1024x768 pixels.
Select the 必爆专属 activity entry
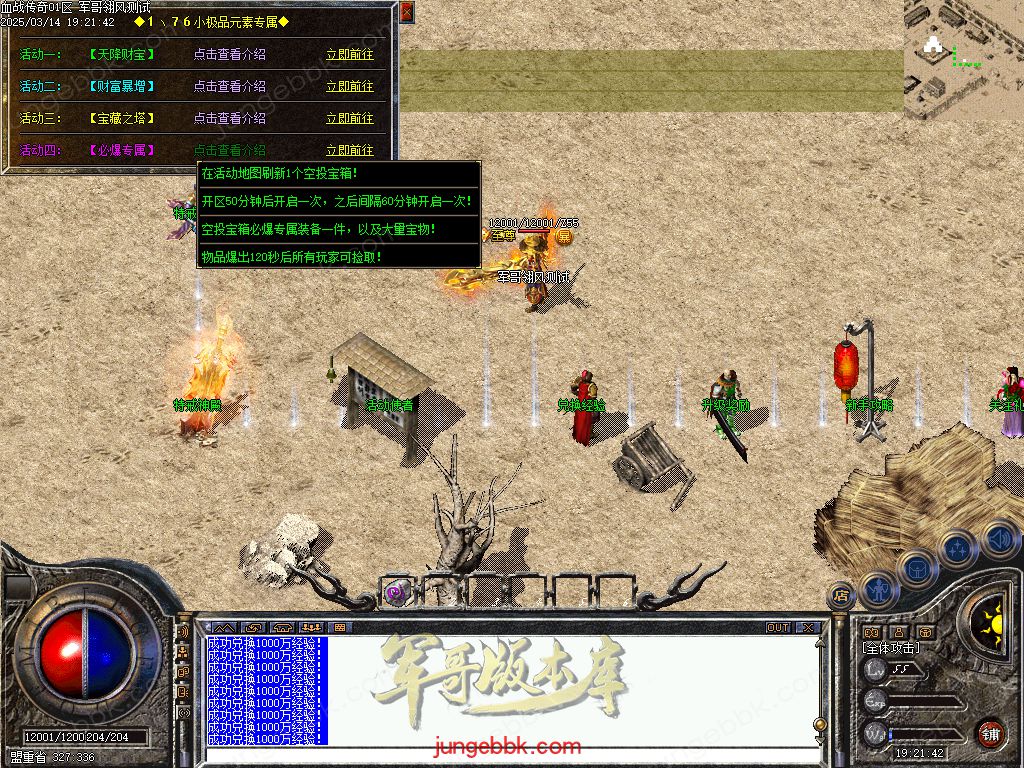[x=121, y=151]
